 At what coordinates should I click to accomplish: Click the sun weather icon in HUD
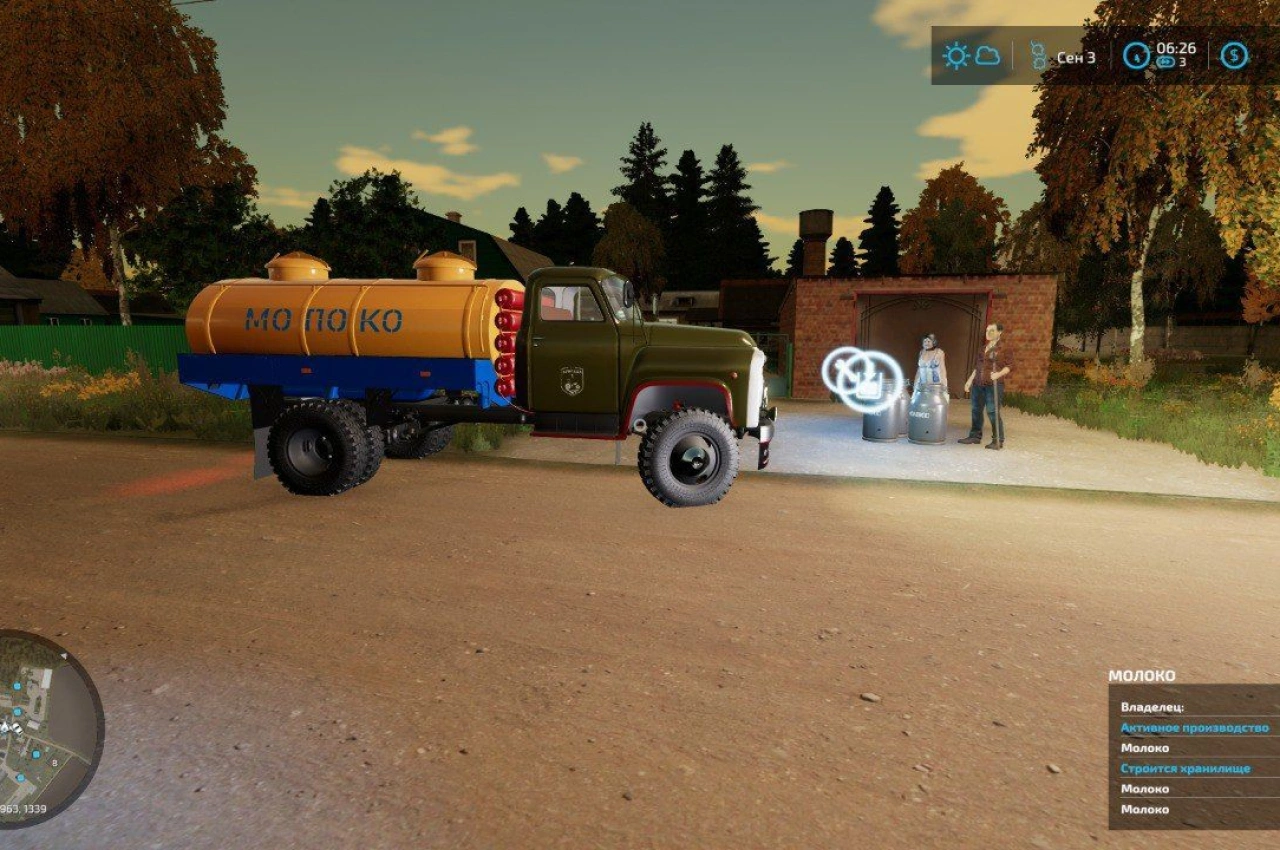[x=955, y=53]
